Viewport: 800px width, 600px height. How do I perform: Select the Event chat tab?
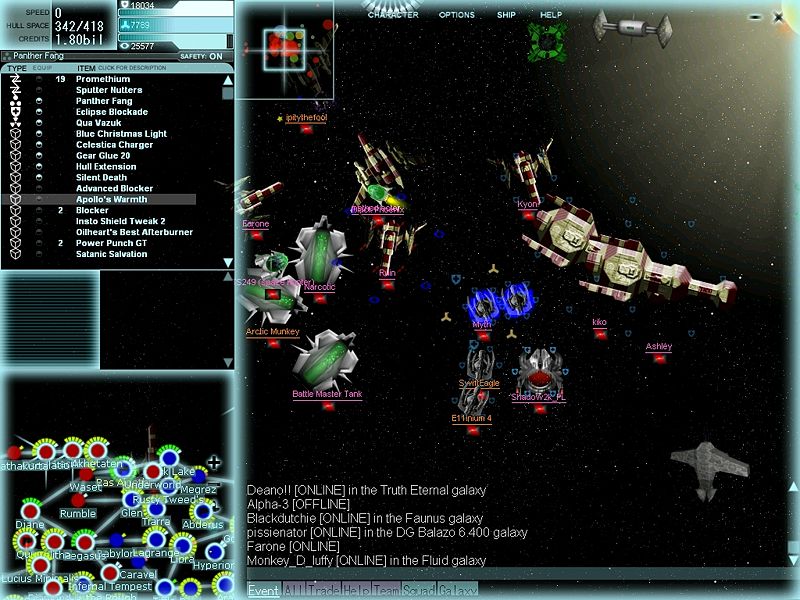pyautogui.click(x=263, y=590)
